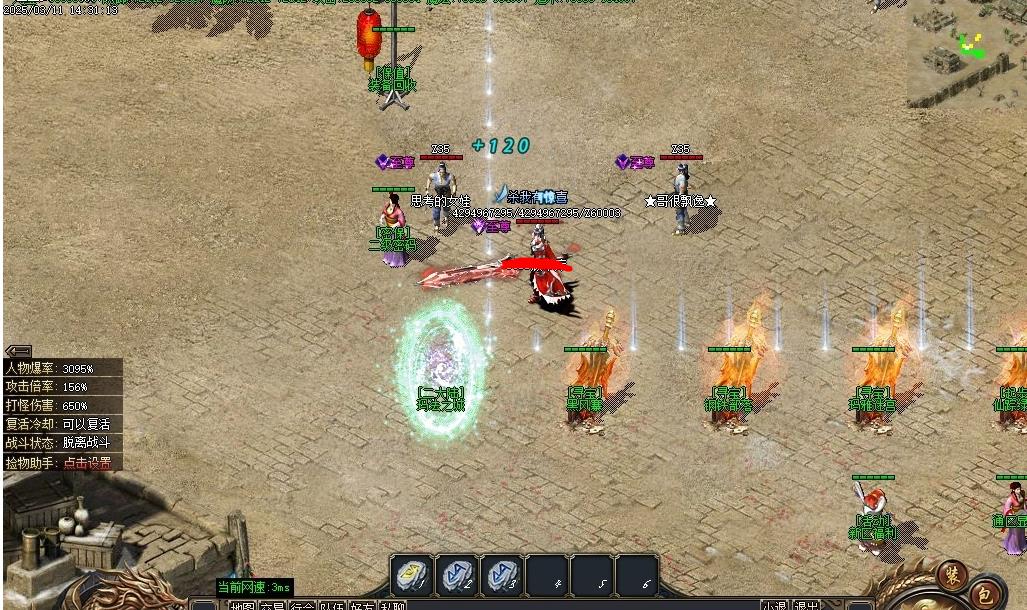This screenshot has height=610, width=1027.
Task: Use the blue scroll in hotbar slot 2
Action: (x=457, y=575)
